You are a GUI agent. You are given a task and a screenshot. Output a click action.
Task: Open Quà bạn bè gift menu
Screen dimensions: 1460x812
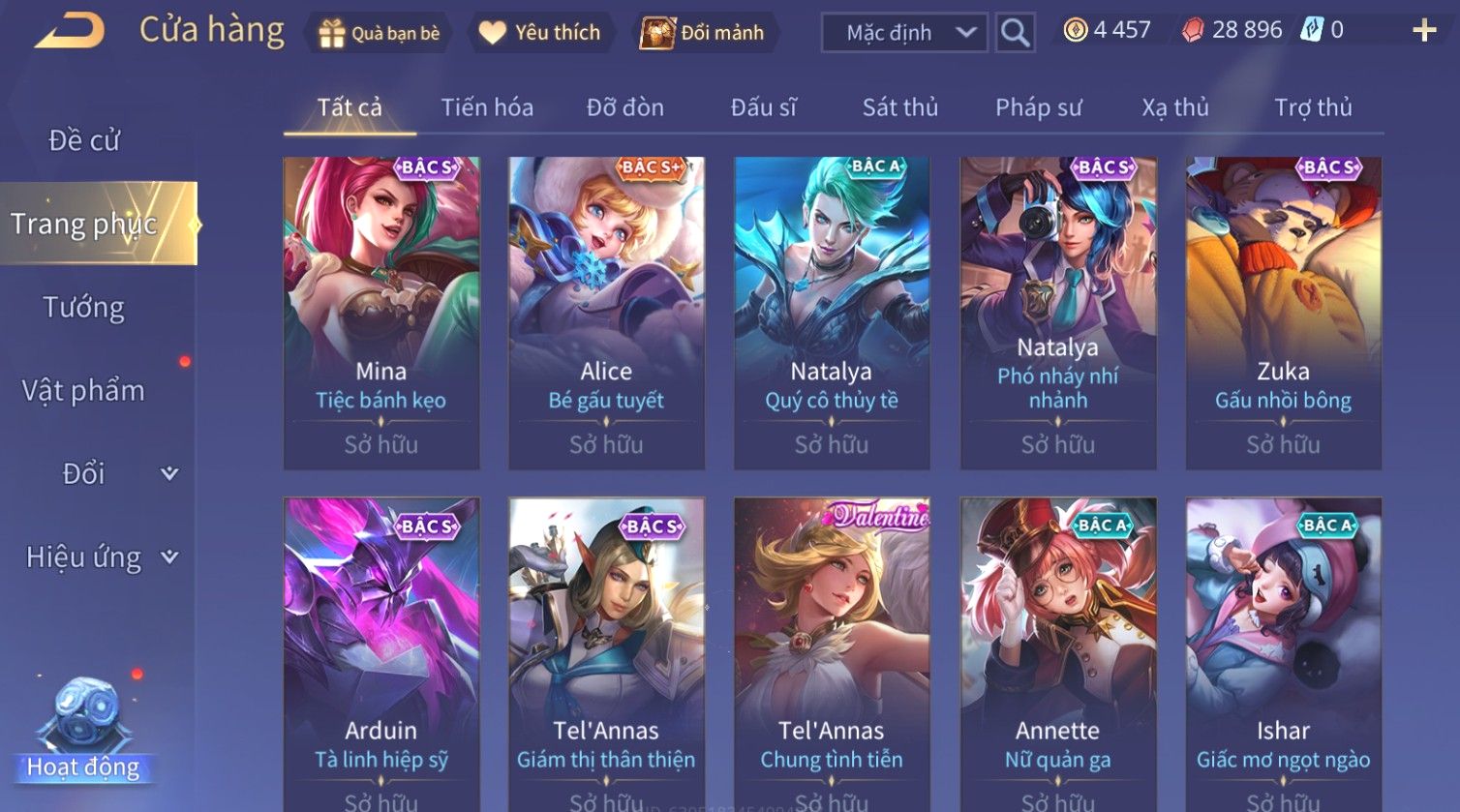(x=380, y=33)
